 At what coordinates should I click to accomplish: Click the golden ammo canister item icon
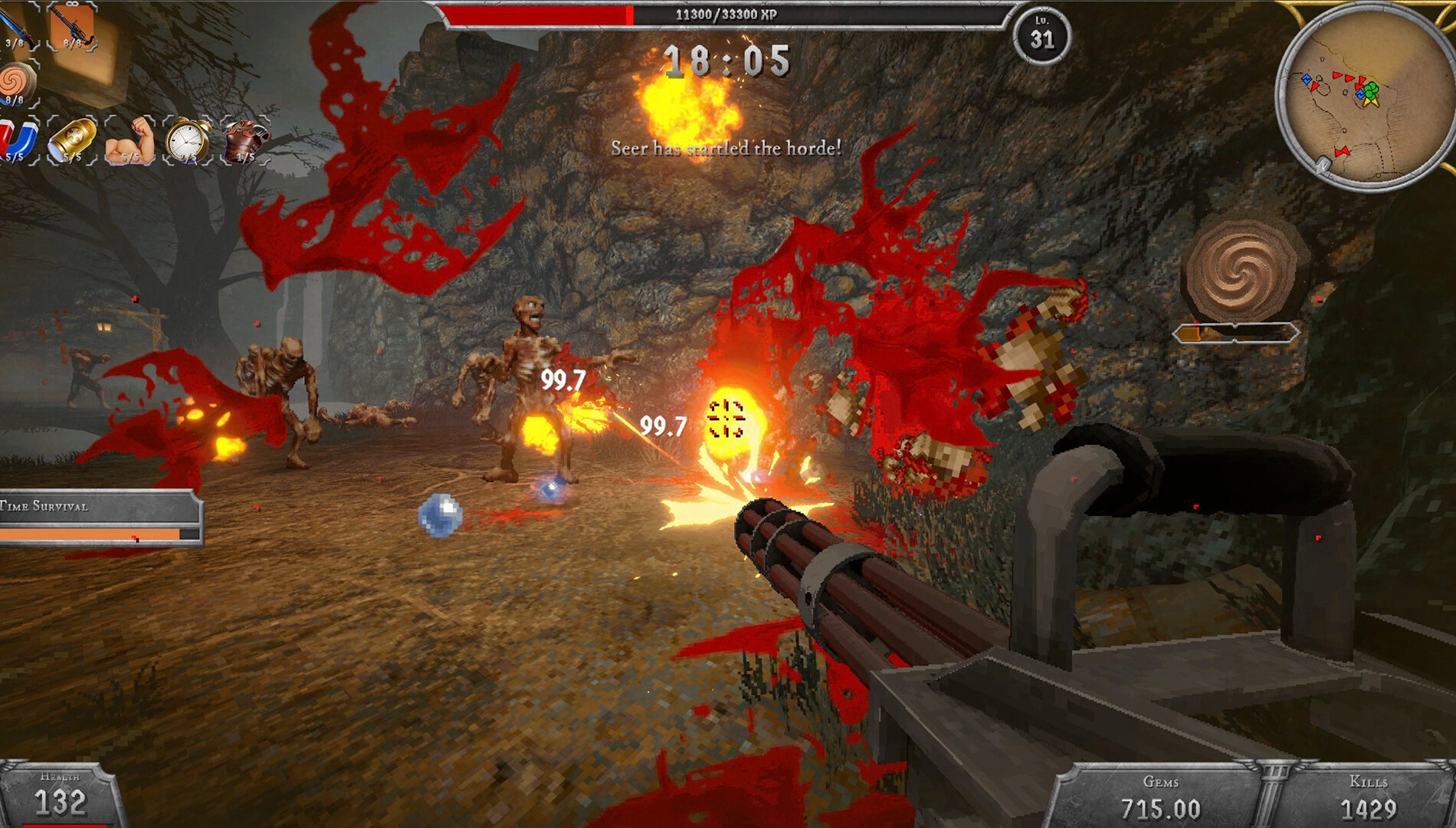pyautogui.click(x=73, y=140)
